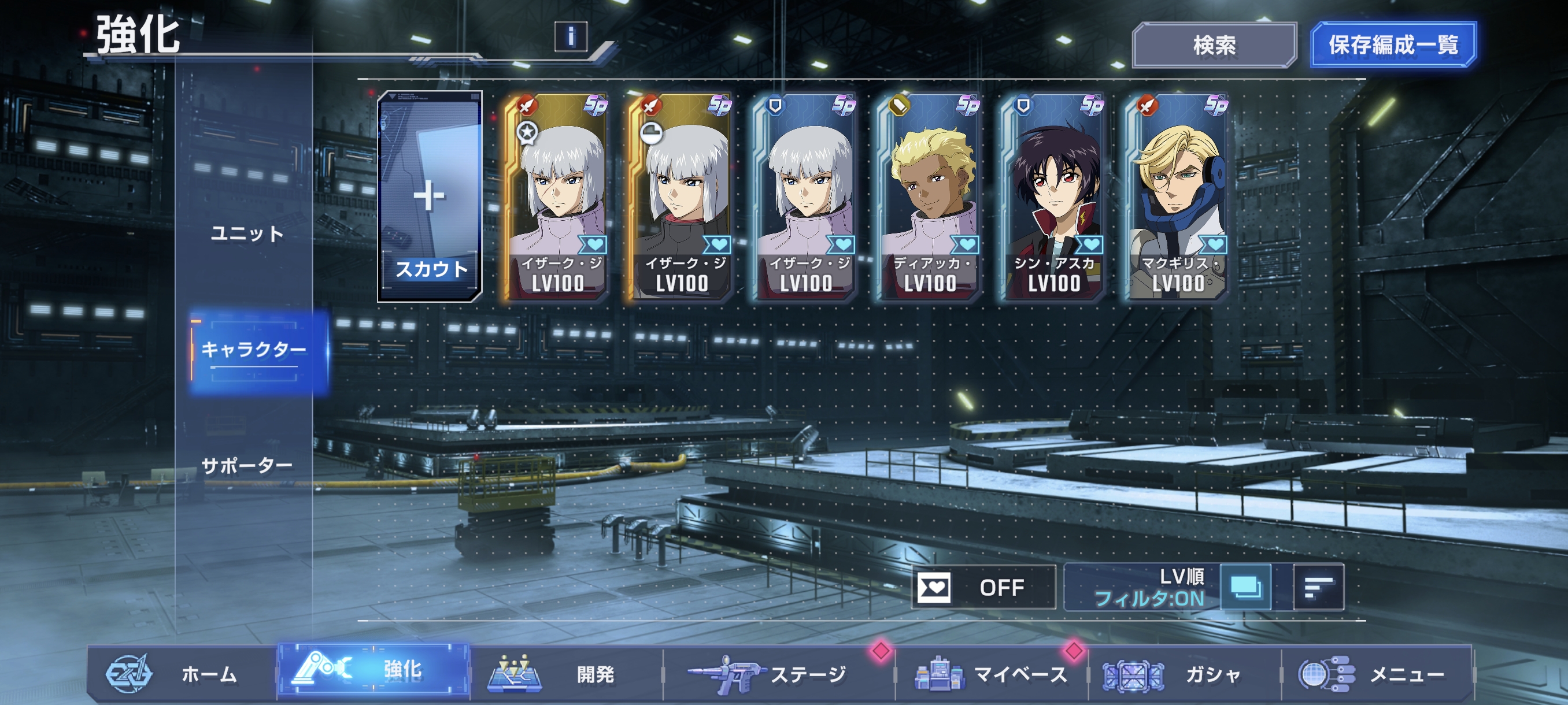The height and width of the screenshot is (705, 1568).
Task: Toggle the heart favorites filter OFF button
Action: click(x=983, y=587)
